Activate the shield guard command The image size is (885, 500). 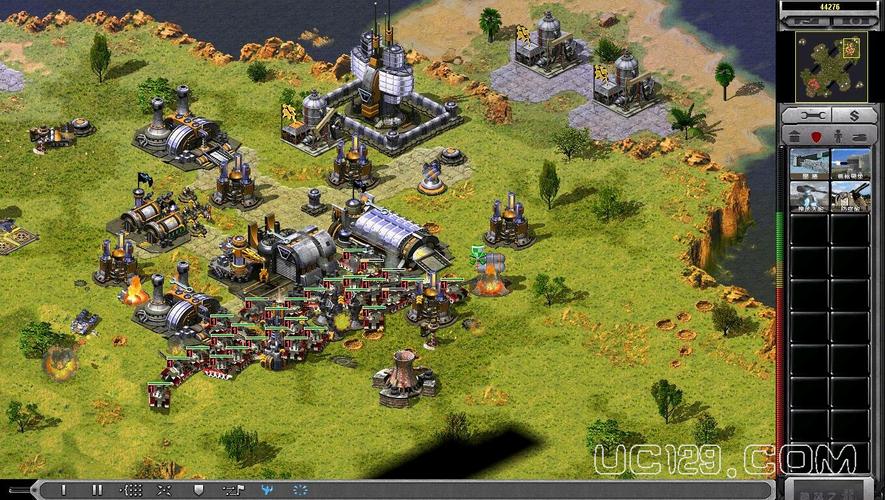[x=198, y=490]
